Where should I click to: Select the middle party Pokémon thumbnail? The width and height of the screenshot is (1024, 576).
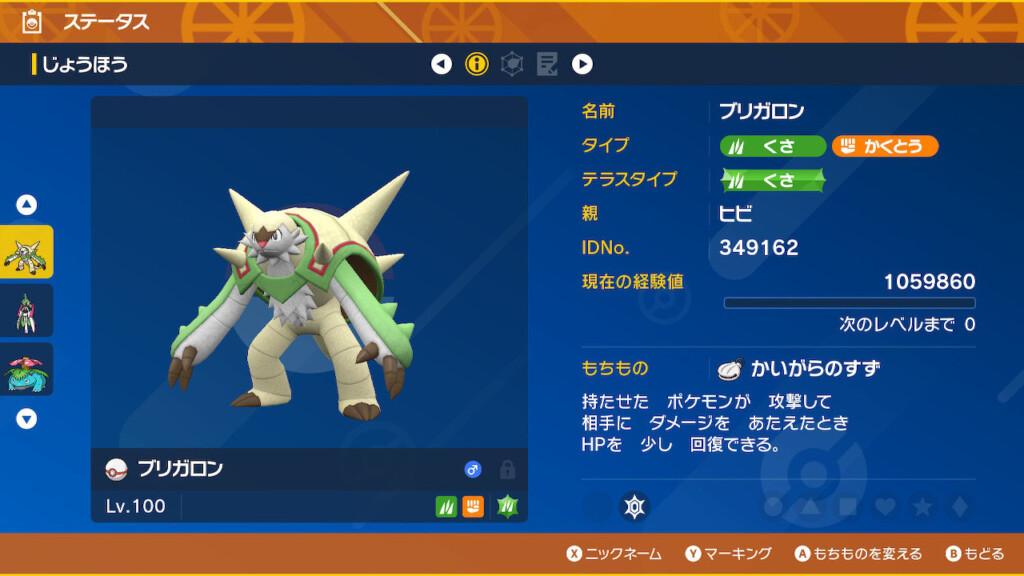click(x=27, y=310)
